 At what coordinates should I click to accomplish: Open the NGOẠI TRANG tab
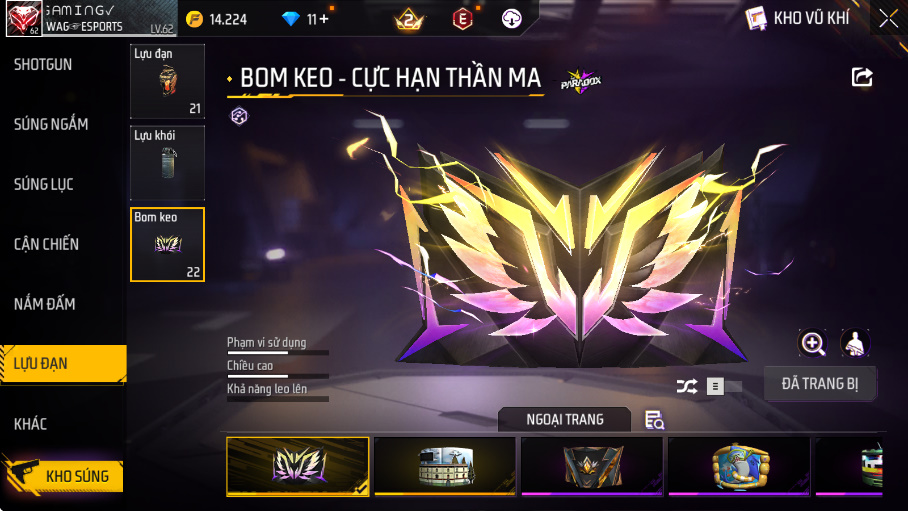pyautogui.click(x=565, y=420)
